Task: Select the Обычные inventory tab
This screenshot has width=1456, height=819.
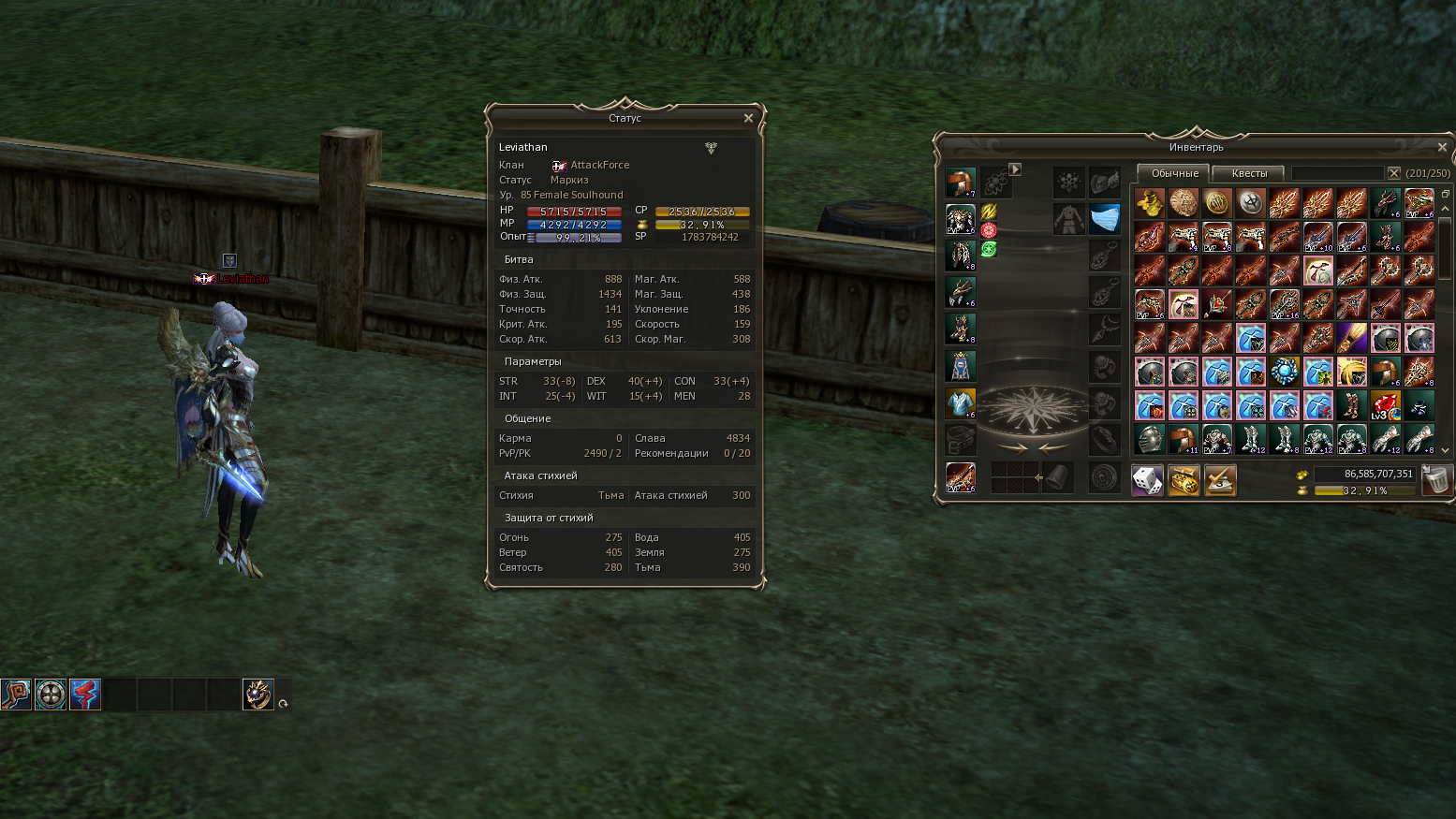Action: pos(1174,173)
